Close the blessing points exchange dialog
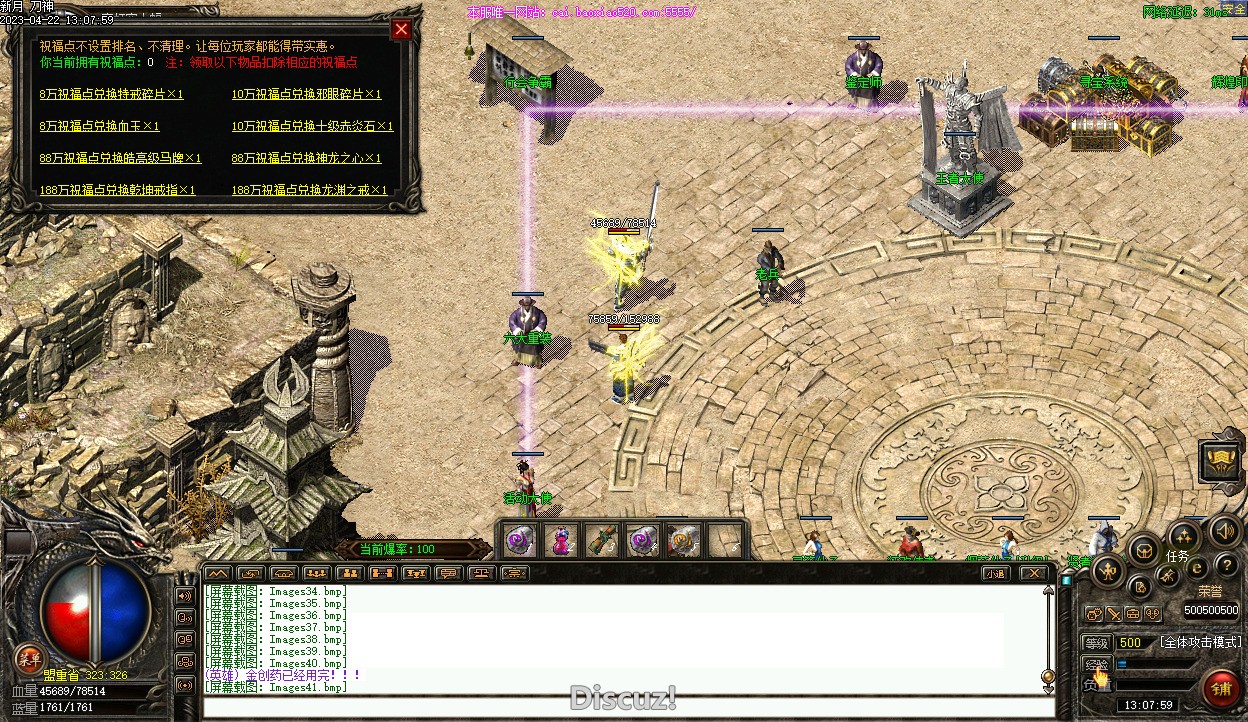Image resolution: width=1248 pixels, height=722 pixels. point(401,30)
